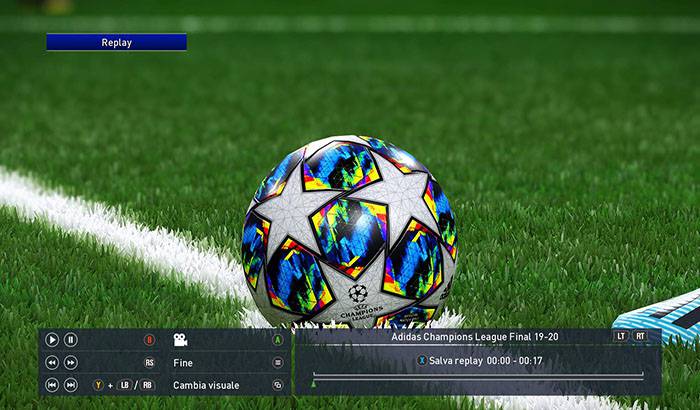Rewind the replay

pyautogui.click(x=52, y=363)
